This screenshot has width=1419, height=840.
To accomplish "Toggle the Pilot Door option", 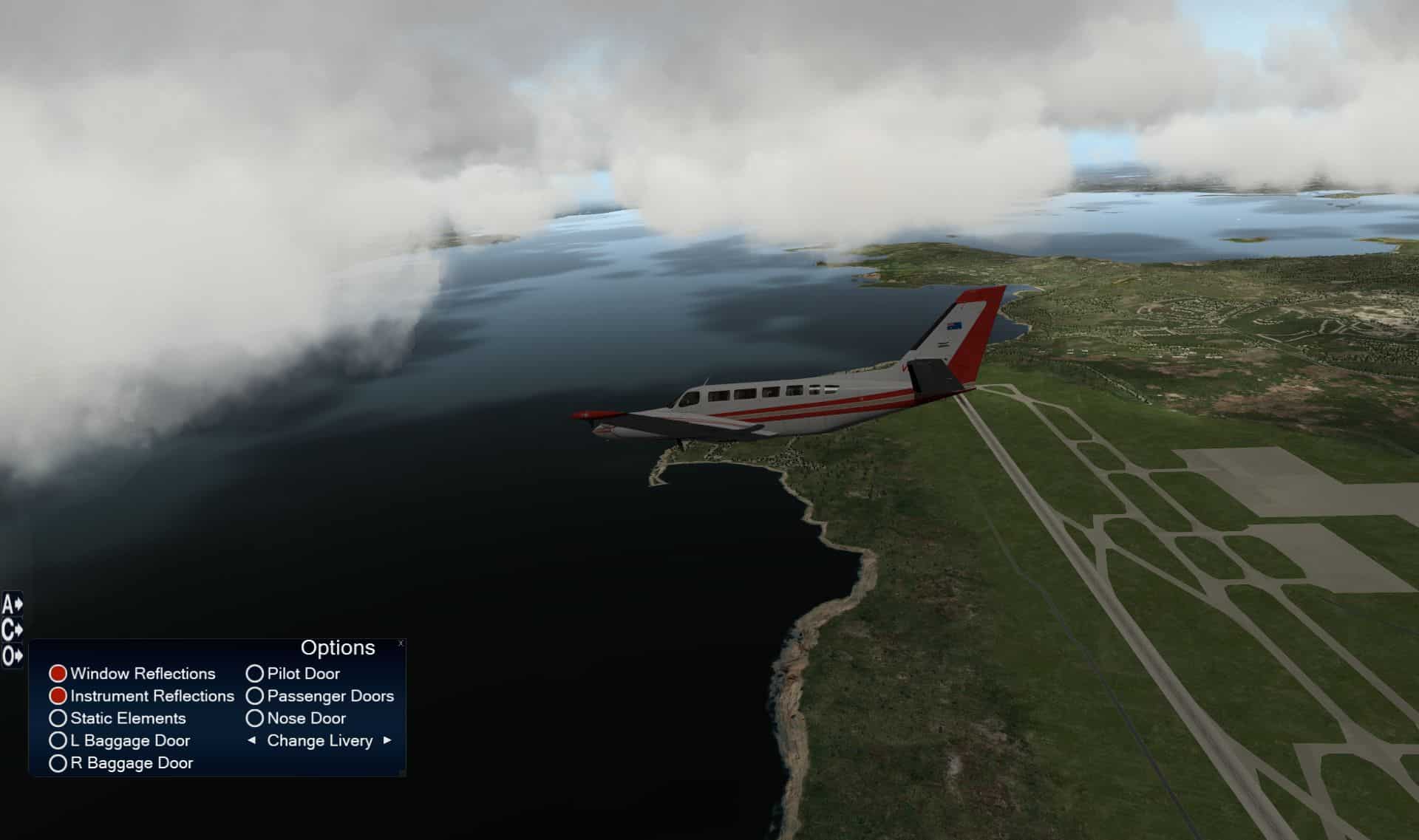I will click(255, 674).
